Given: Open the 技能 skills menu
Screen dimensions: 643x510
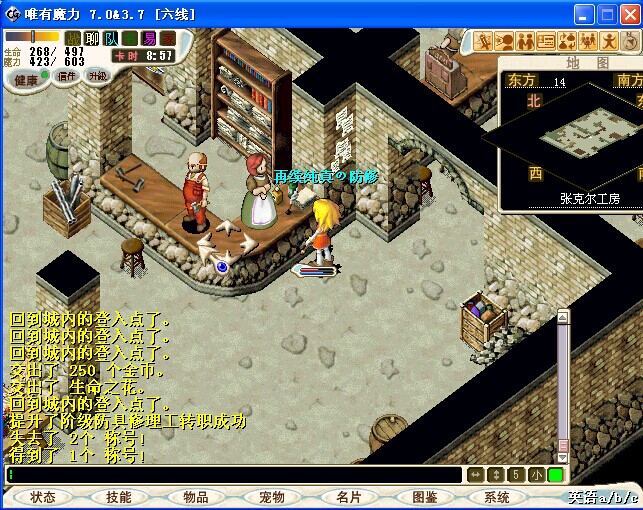Looking at the screenshot, I should click(118, 497).
